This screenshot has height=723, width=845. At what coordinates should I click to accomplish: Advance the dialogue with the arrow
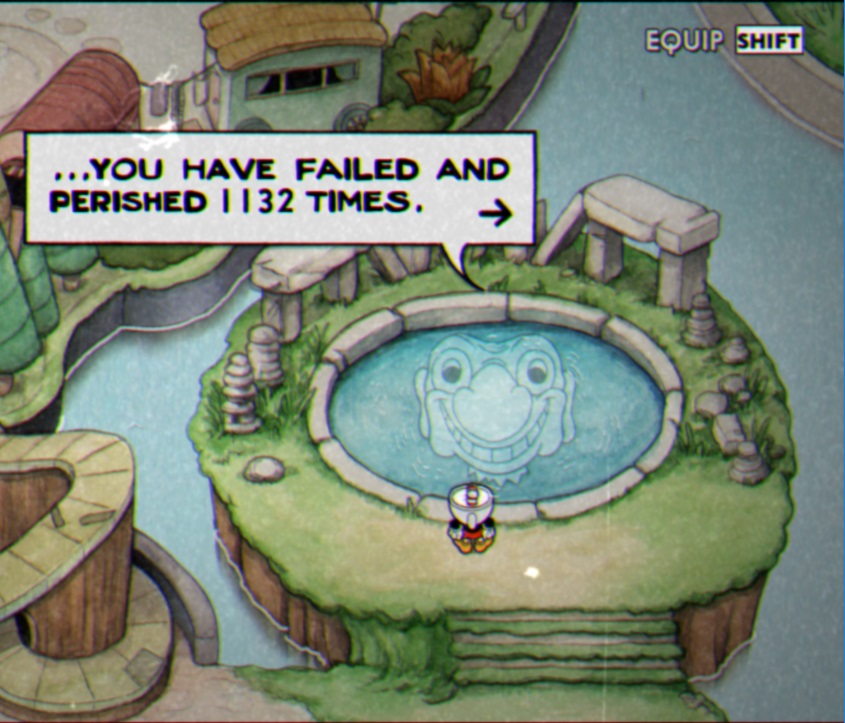495,213
